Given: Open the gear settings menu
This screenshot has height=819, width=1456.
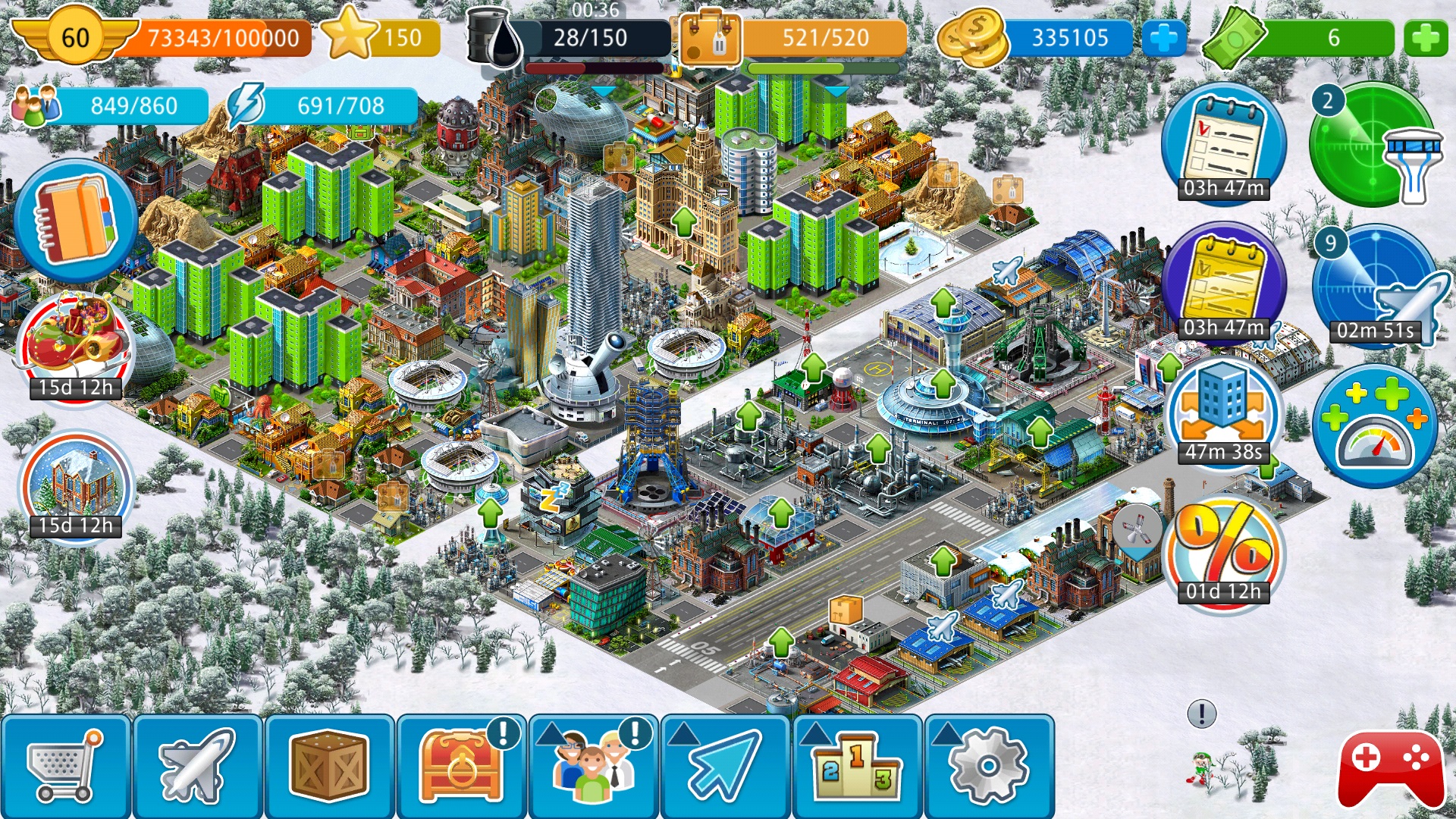Looking at the screenshot, I should [x=988, y=766].
